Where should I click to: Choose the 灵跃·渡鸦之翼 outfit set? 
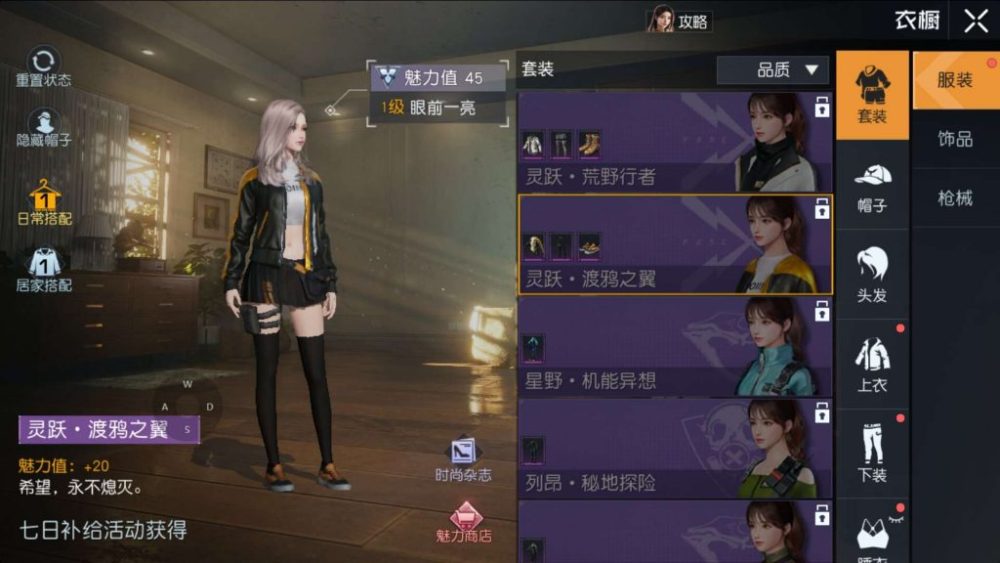[x=675, y=244]
